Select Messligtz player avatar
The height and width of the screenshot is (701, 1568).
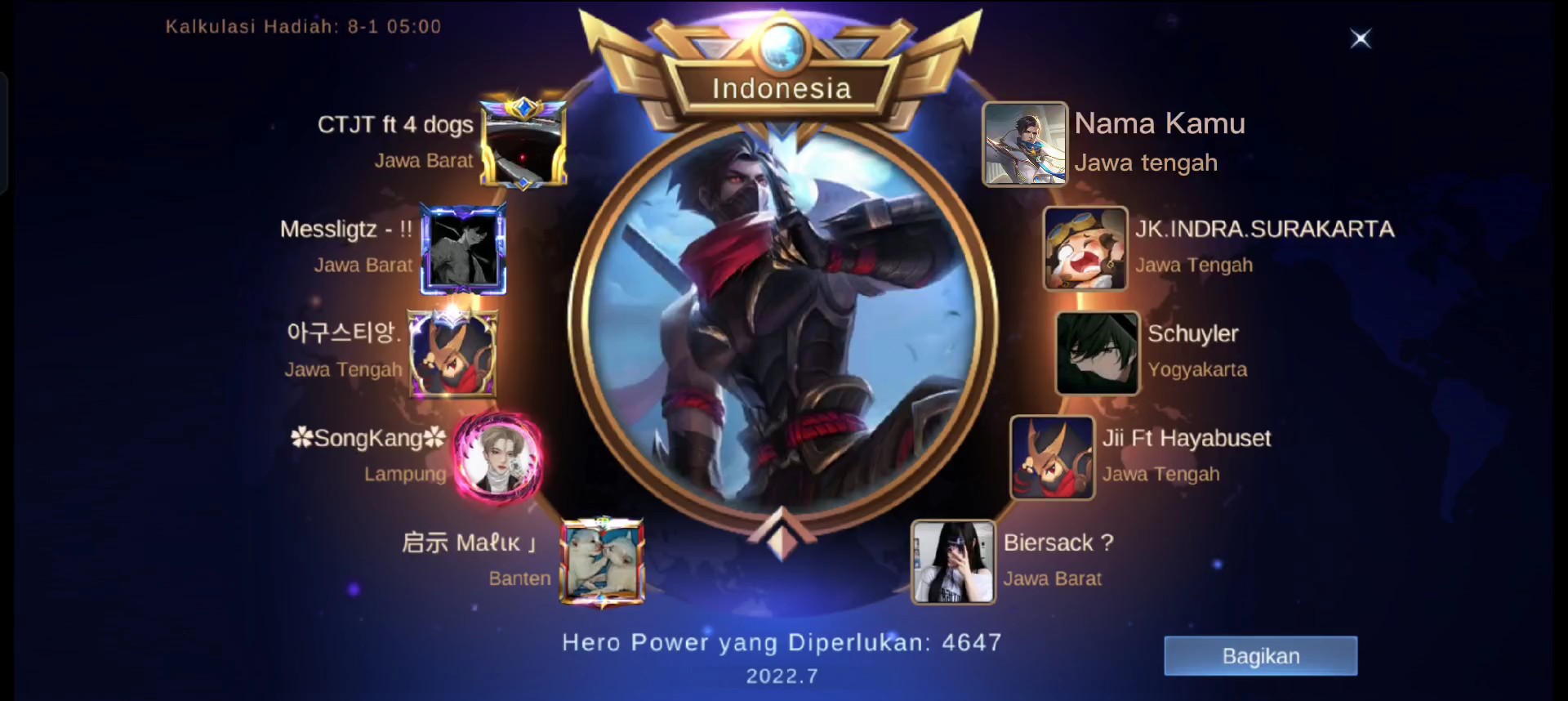click(463, 249)
